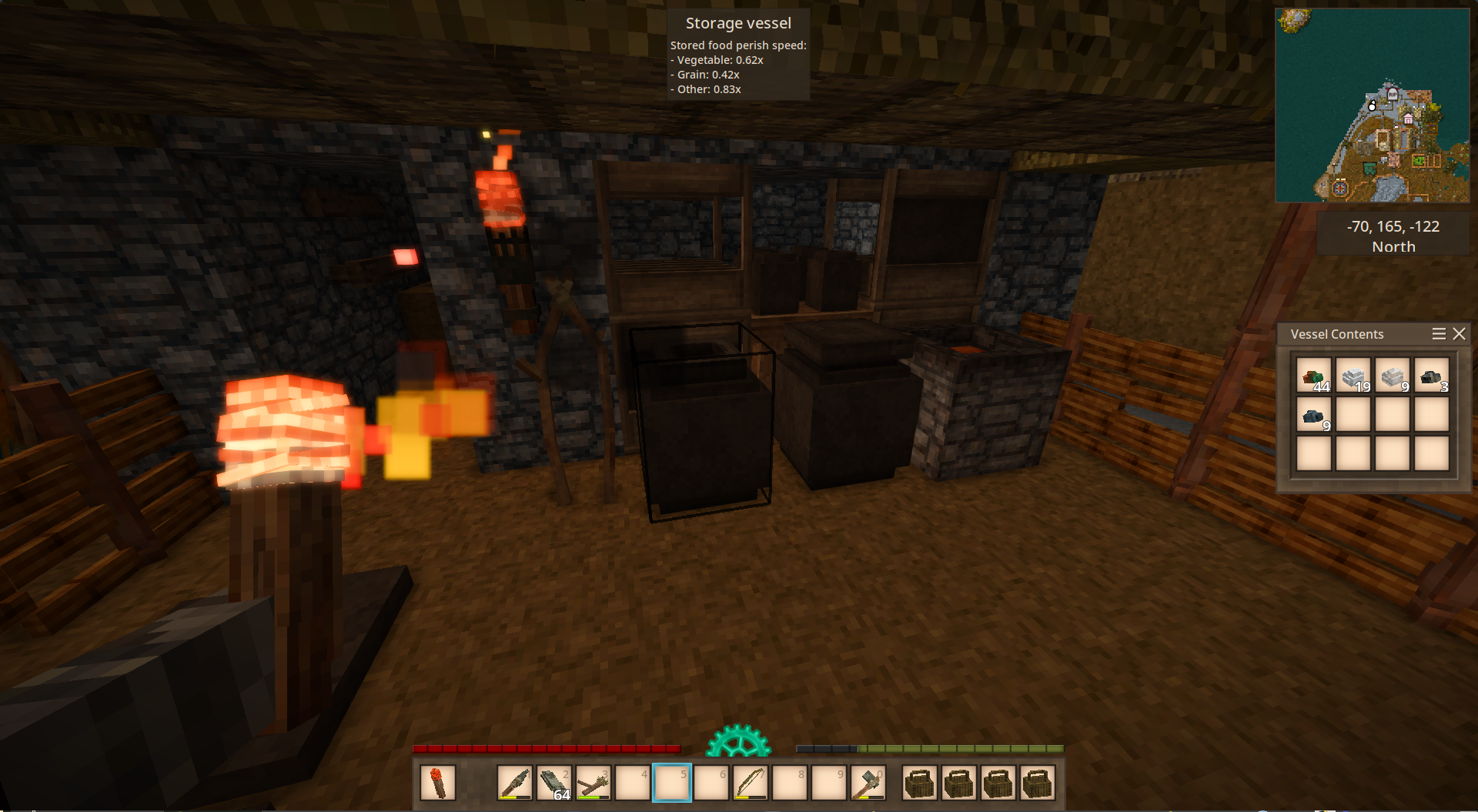Grab the stack of 3 dark ore
Viewport: 1478px width, 812px height.
click(x=1431, y=376)
